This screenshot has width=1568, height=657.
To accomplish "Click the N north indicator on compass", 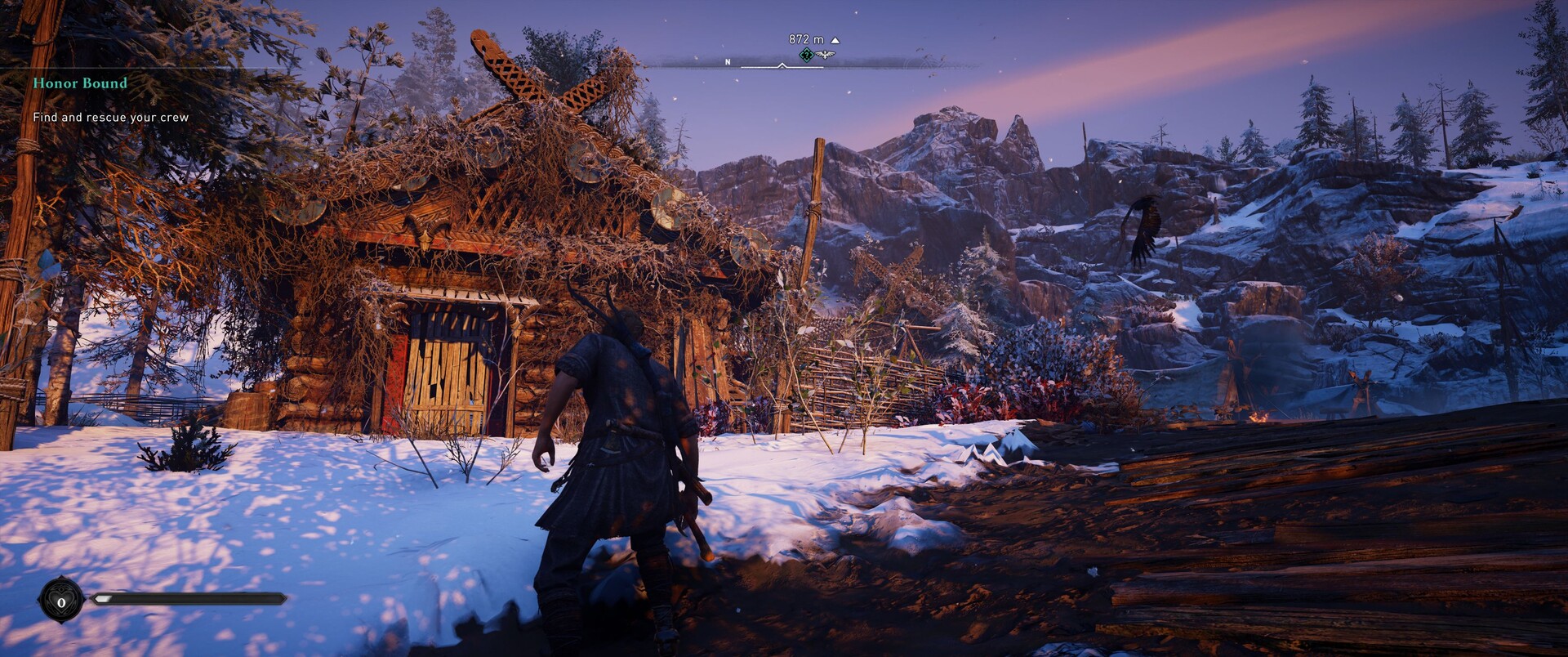I will (x=728, y=62).
